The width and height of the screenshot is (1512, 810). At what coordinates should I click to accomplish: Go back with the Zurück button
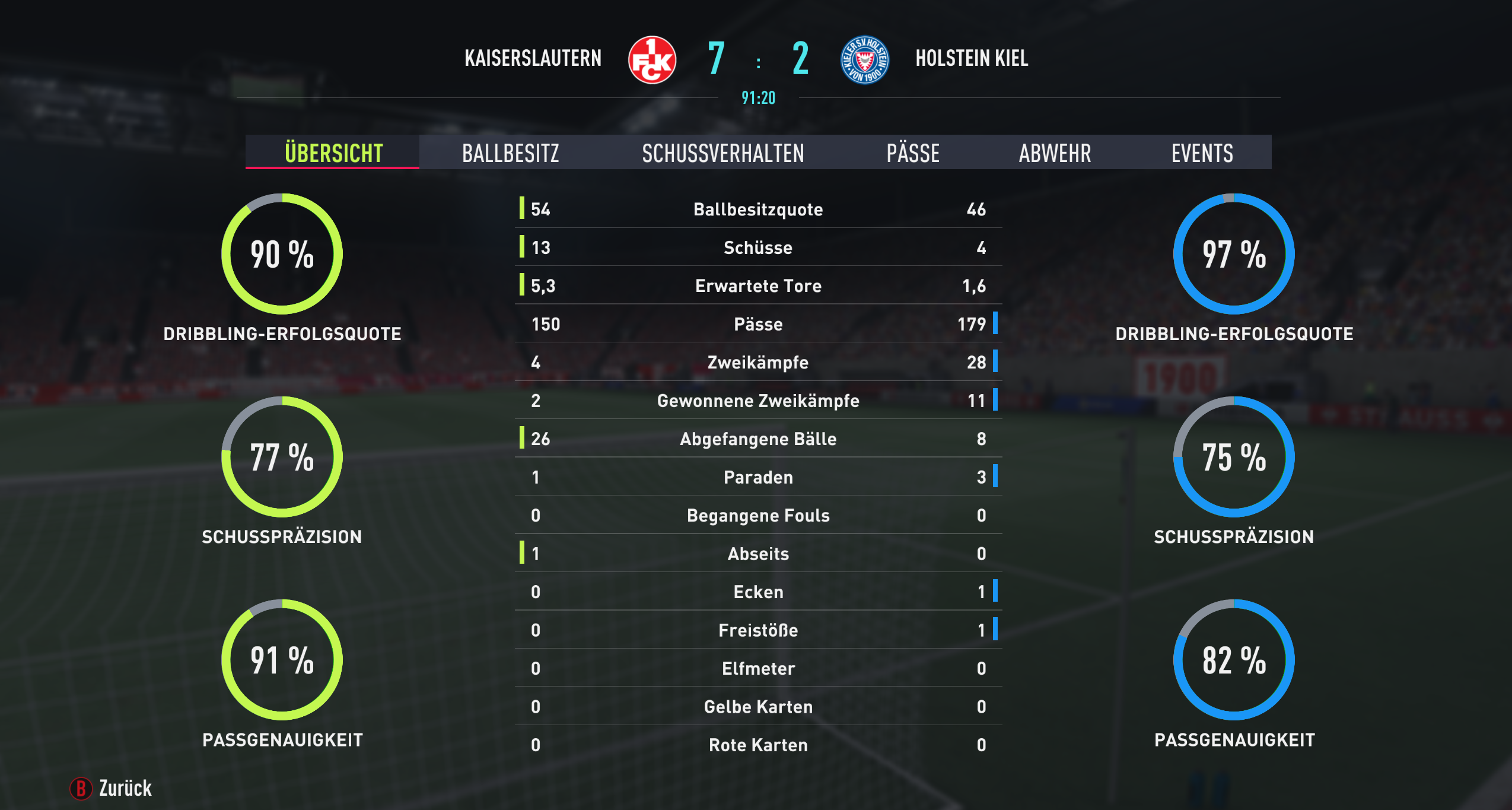coord(112,788)
